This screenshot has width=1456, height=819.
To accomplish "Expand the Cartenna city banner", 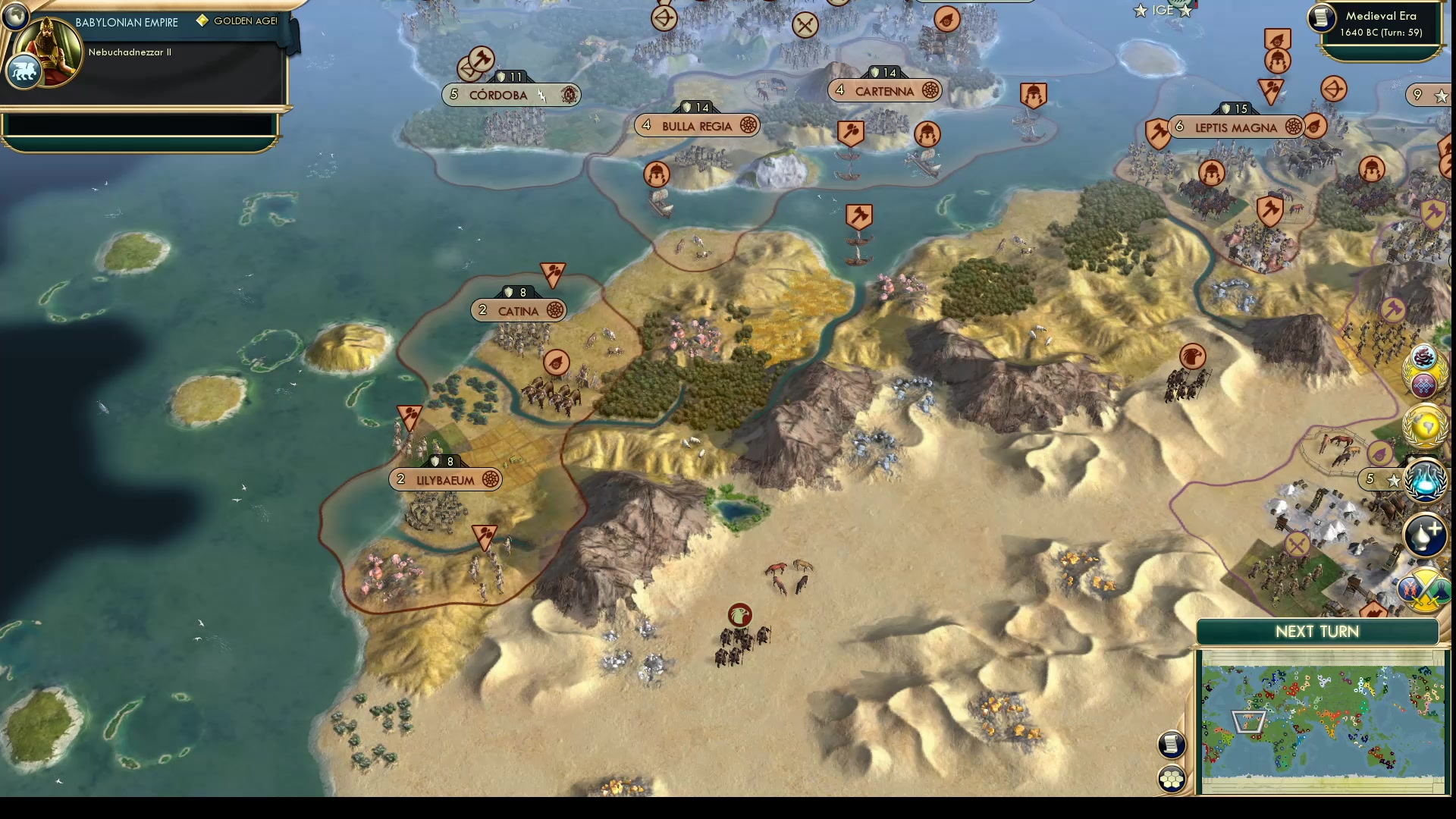I will pos(883,90).
